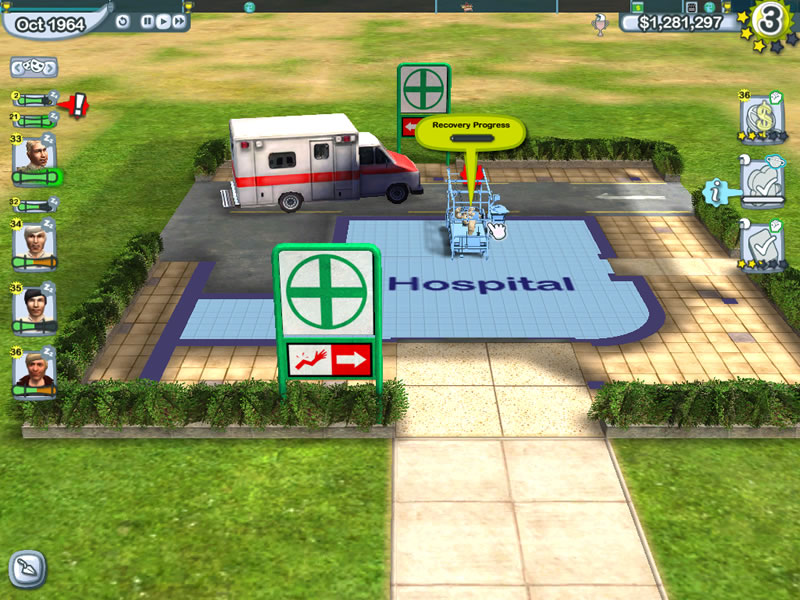The height and width of the screenshot is (600, 800).
Task: Open the theater masks sim filter
Action: pos(34,68)
